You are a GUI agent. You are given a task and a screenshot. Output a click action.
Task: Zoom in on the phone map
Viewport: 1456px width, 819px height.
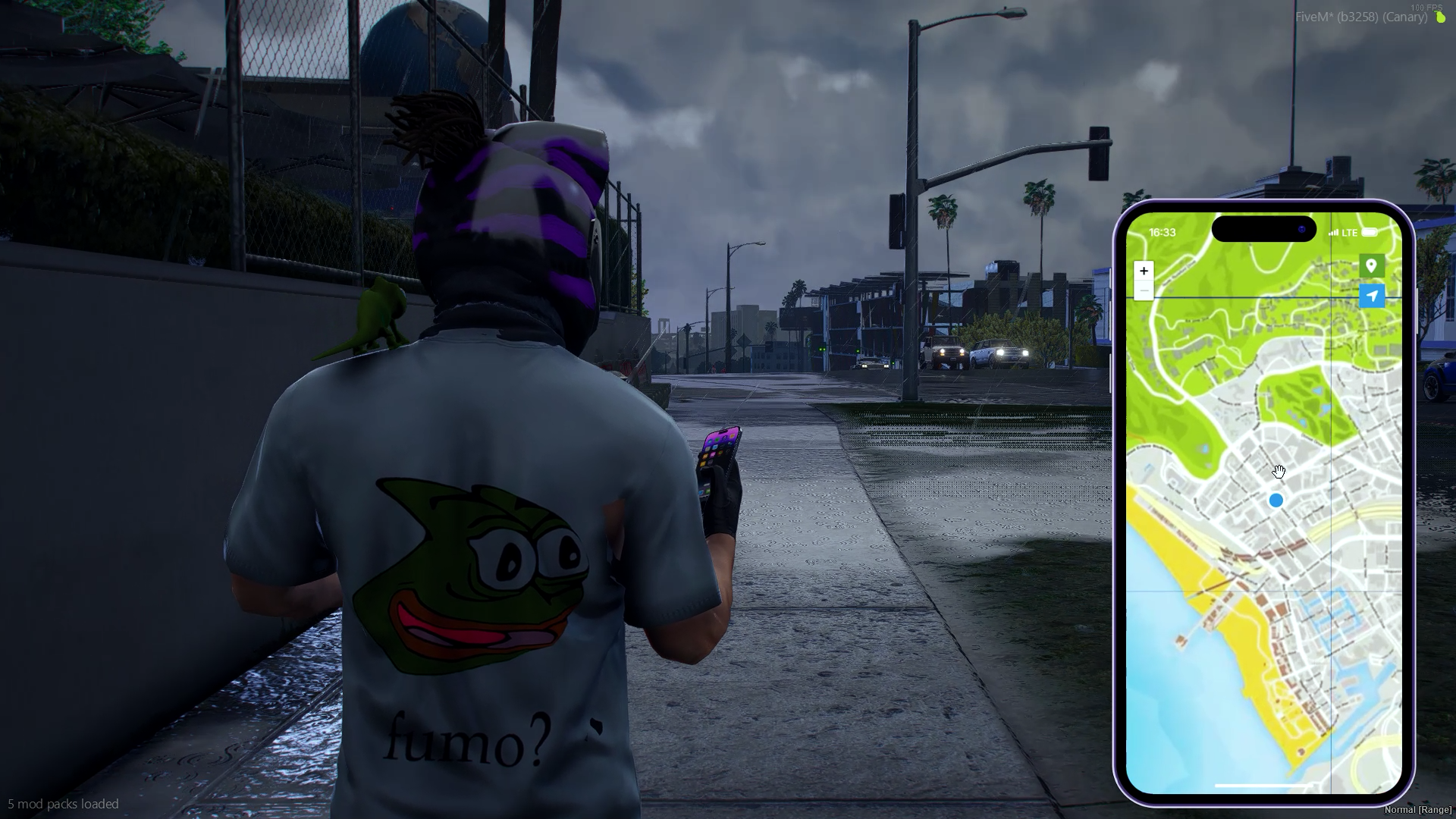(x=1144, y=271)
